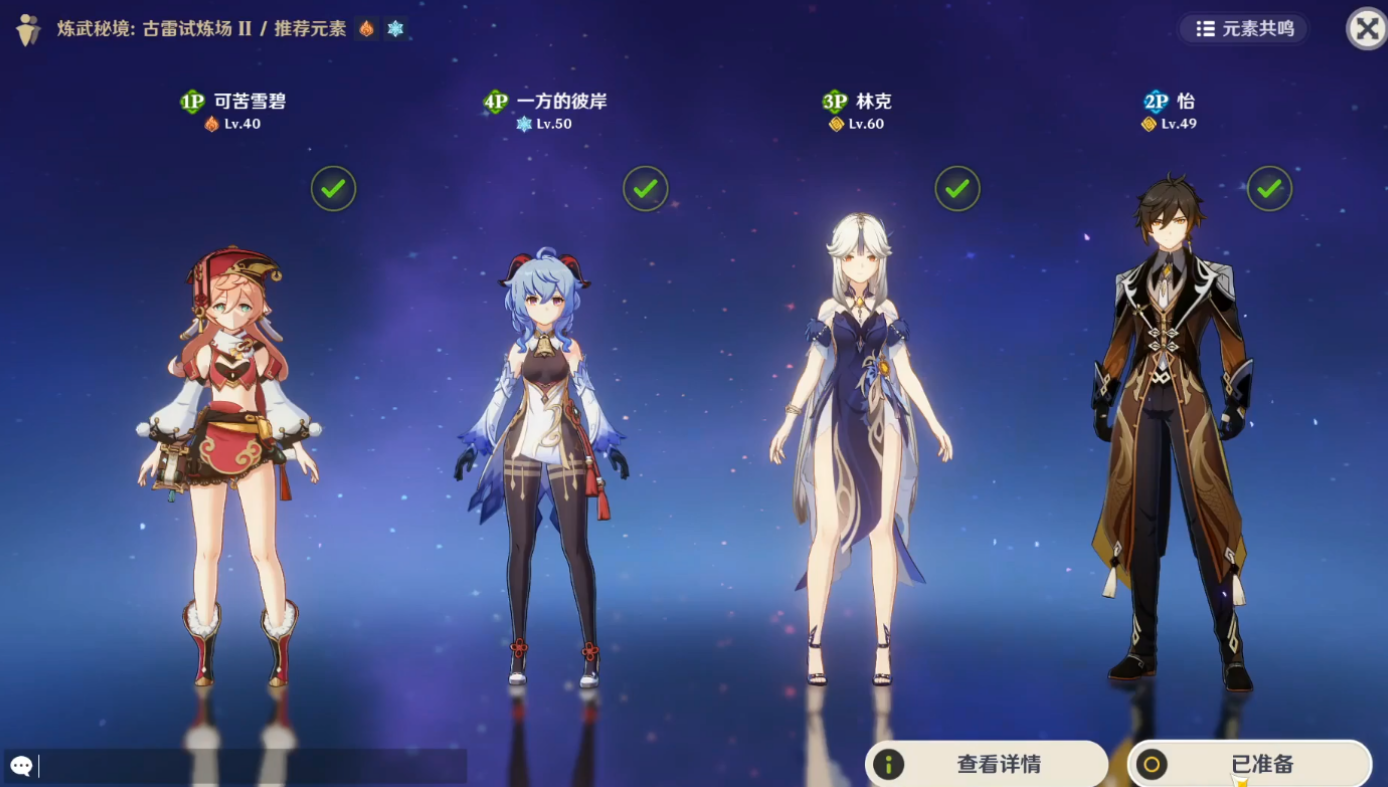The image size is (1388, 787).
Task: Select 2P player 怡's character
Action: 1170,430
